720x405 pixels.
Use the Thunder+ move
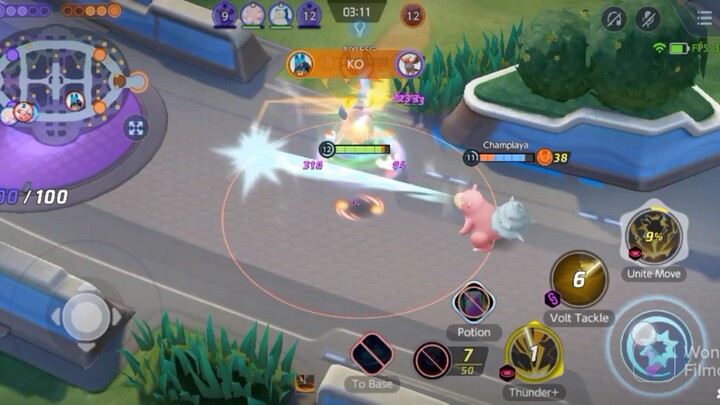coord(534,353)
